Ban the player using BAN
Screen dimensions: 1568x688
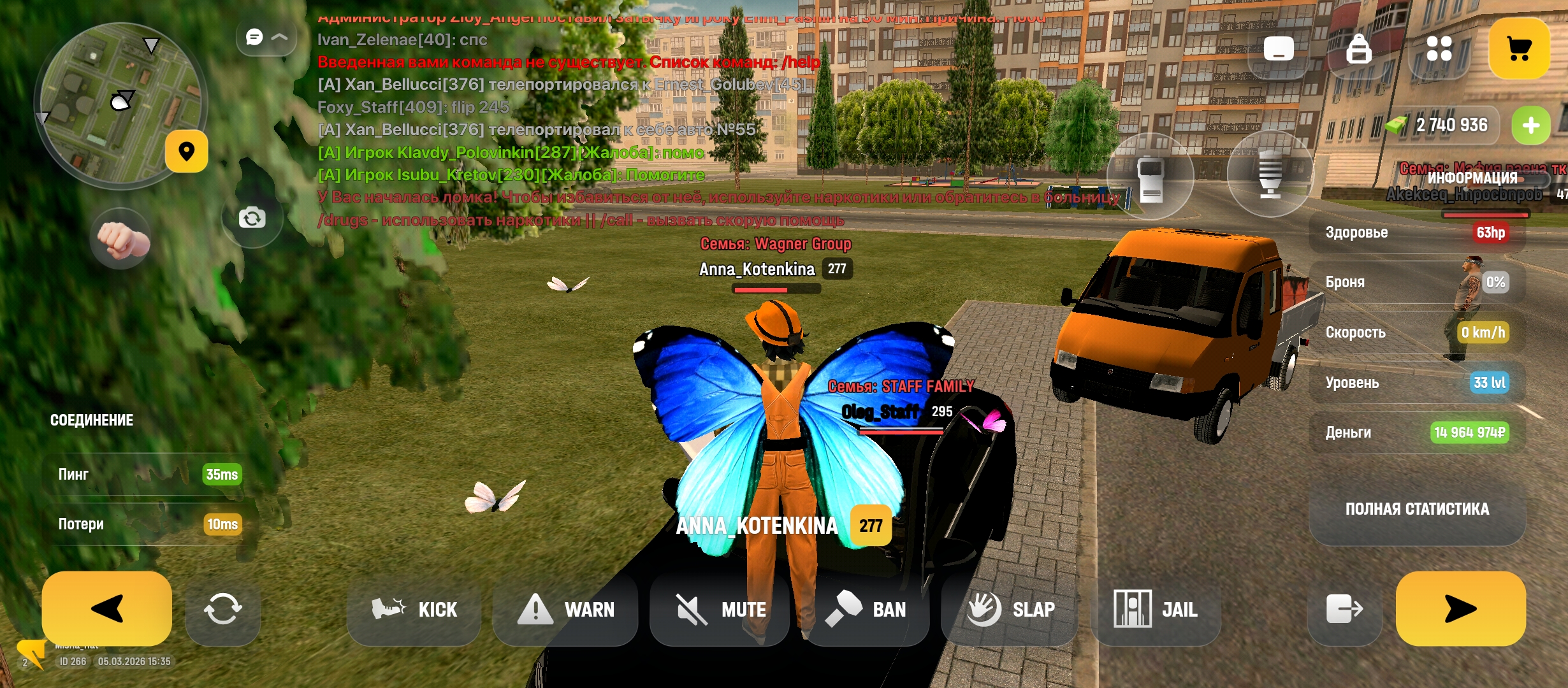(866, 610)
